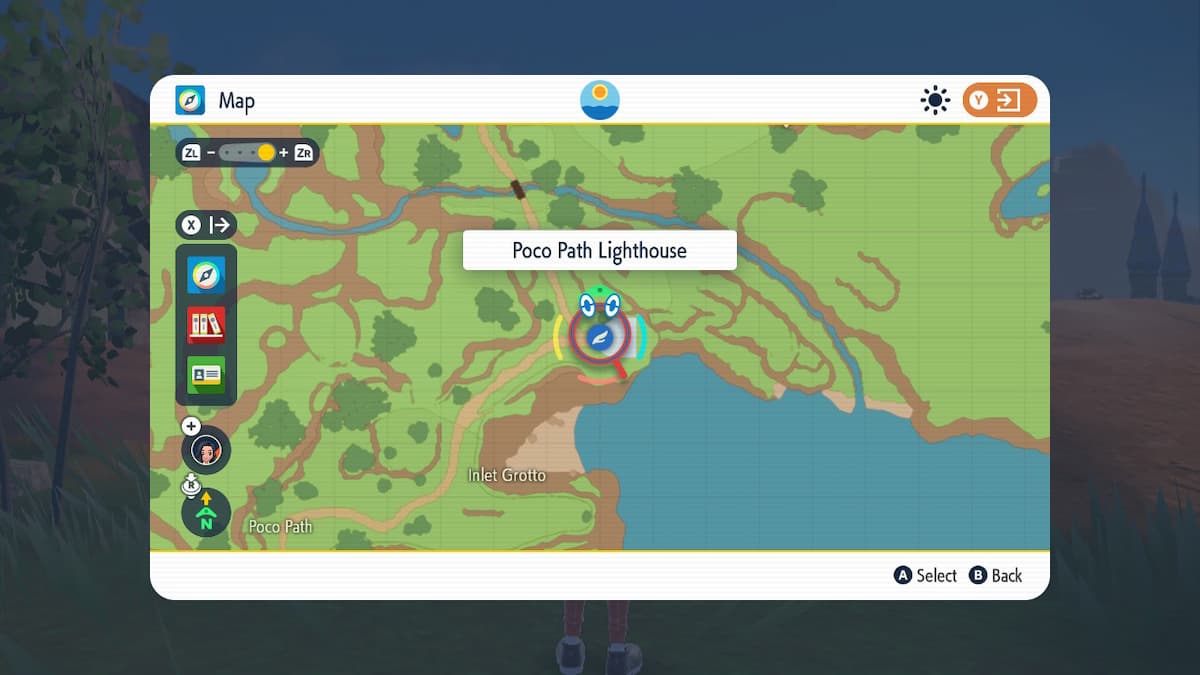Screen dimensions: 1200x675
Task: Center the map on the player portrait icon
Action: pos(206,450)
